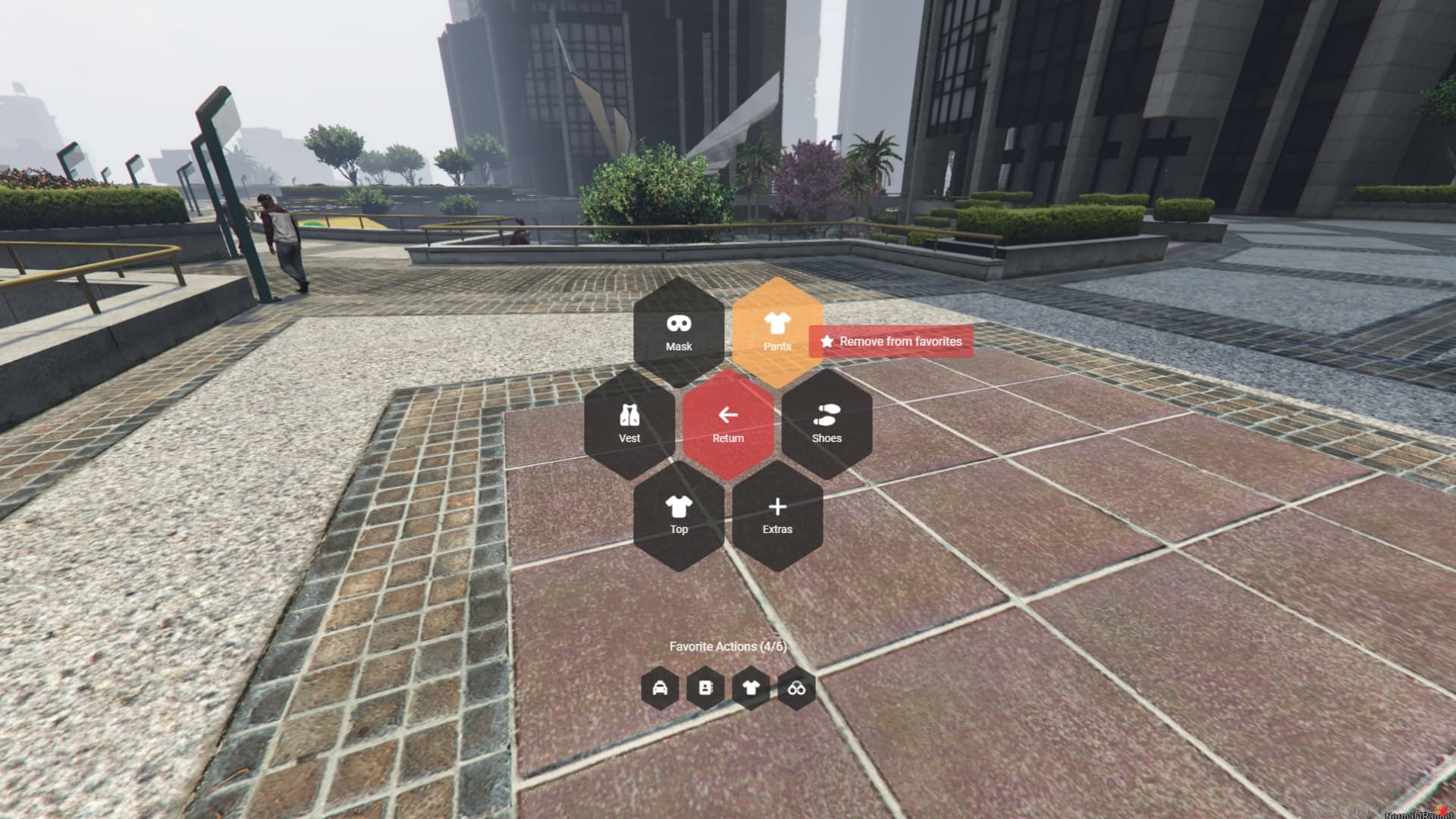
Task: Click the orange highlighted Pants hexagon
Action: click(x=778, y=330)
